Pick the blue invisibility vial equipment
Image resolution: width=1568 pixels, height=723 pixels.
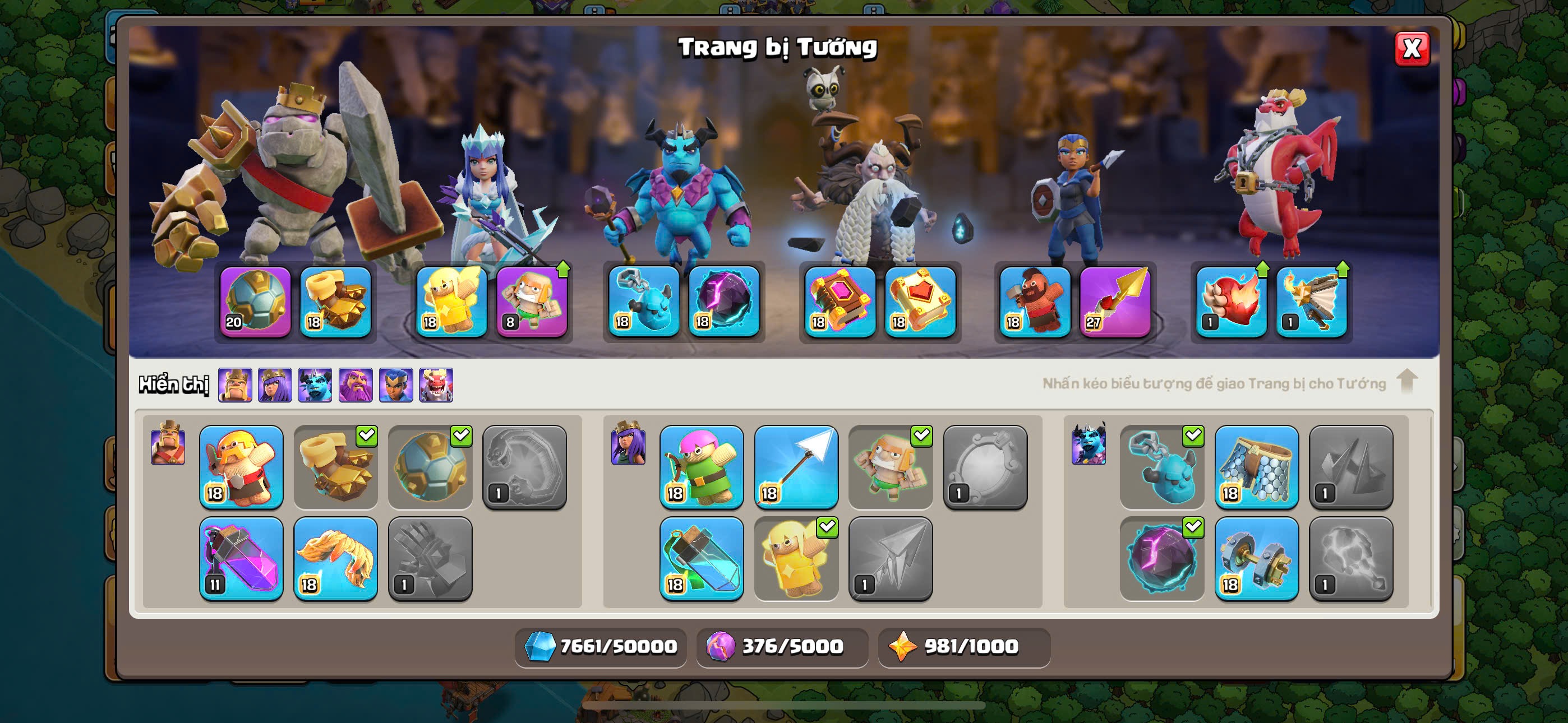coord(701,559)
